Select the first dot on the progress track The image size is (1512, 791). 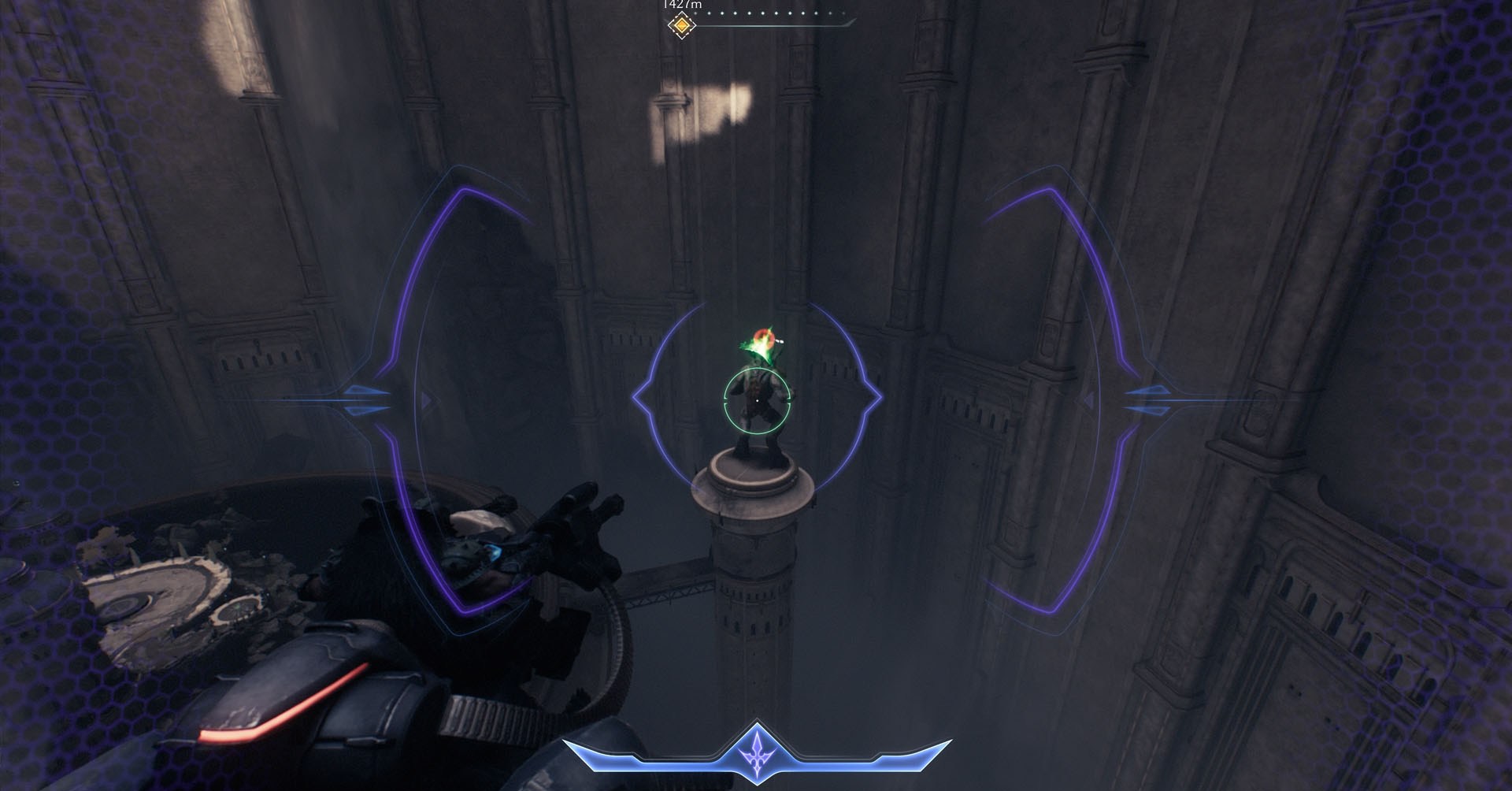(695, 13)
